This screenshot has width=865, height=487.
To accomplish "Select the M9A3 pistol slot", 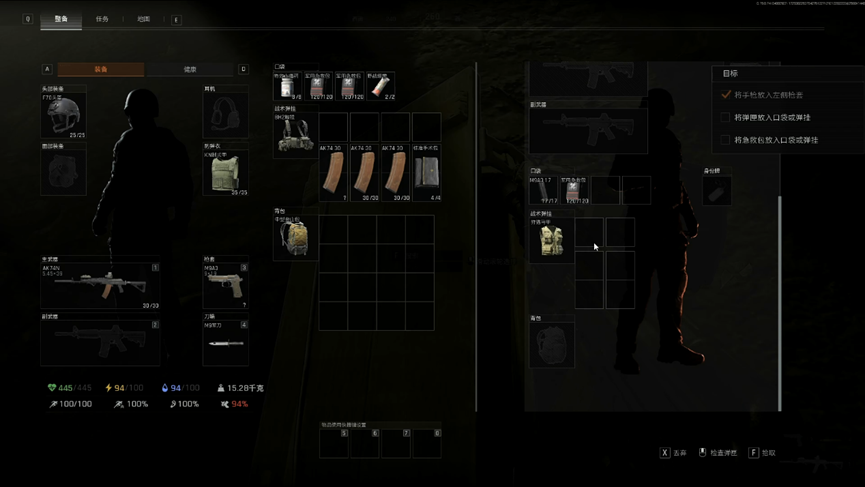I will click(225, 287).
